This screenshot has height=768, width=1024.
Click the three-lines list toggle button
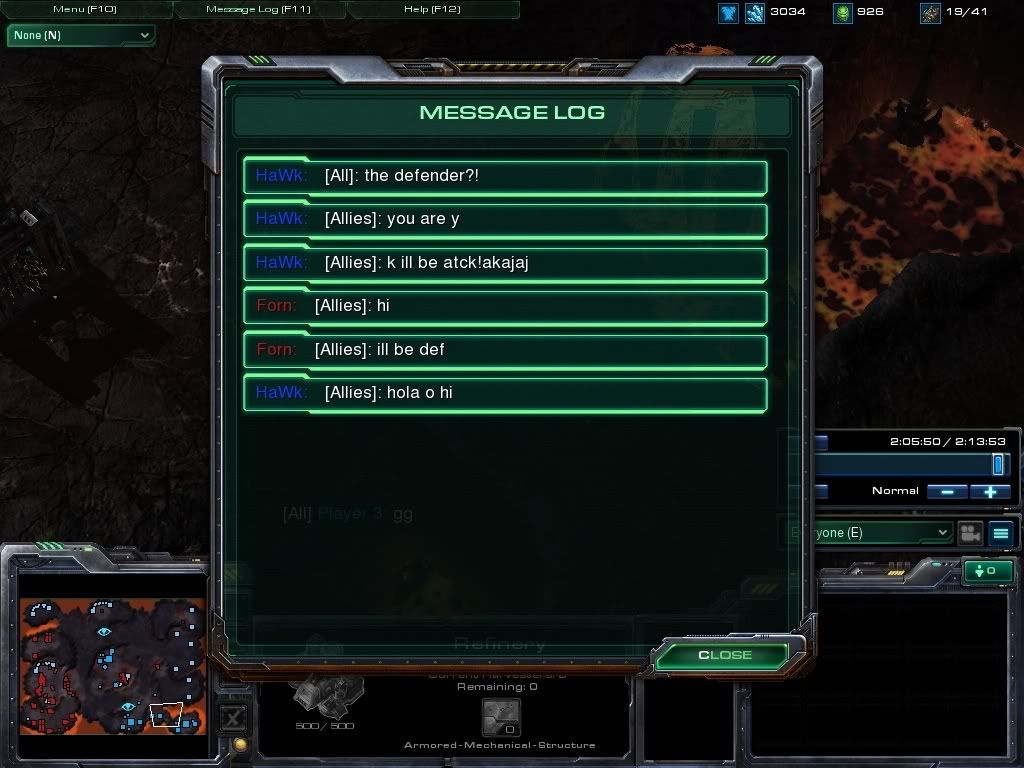pos(1001,533)
